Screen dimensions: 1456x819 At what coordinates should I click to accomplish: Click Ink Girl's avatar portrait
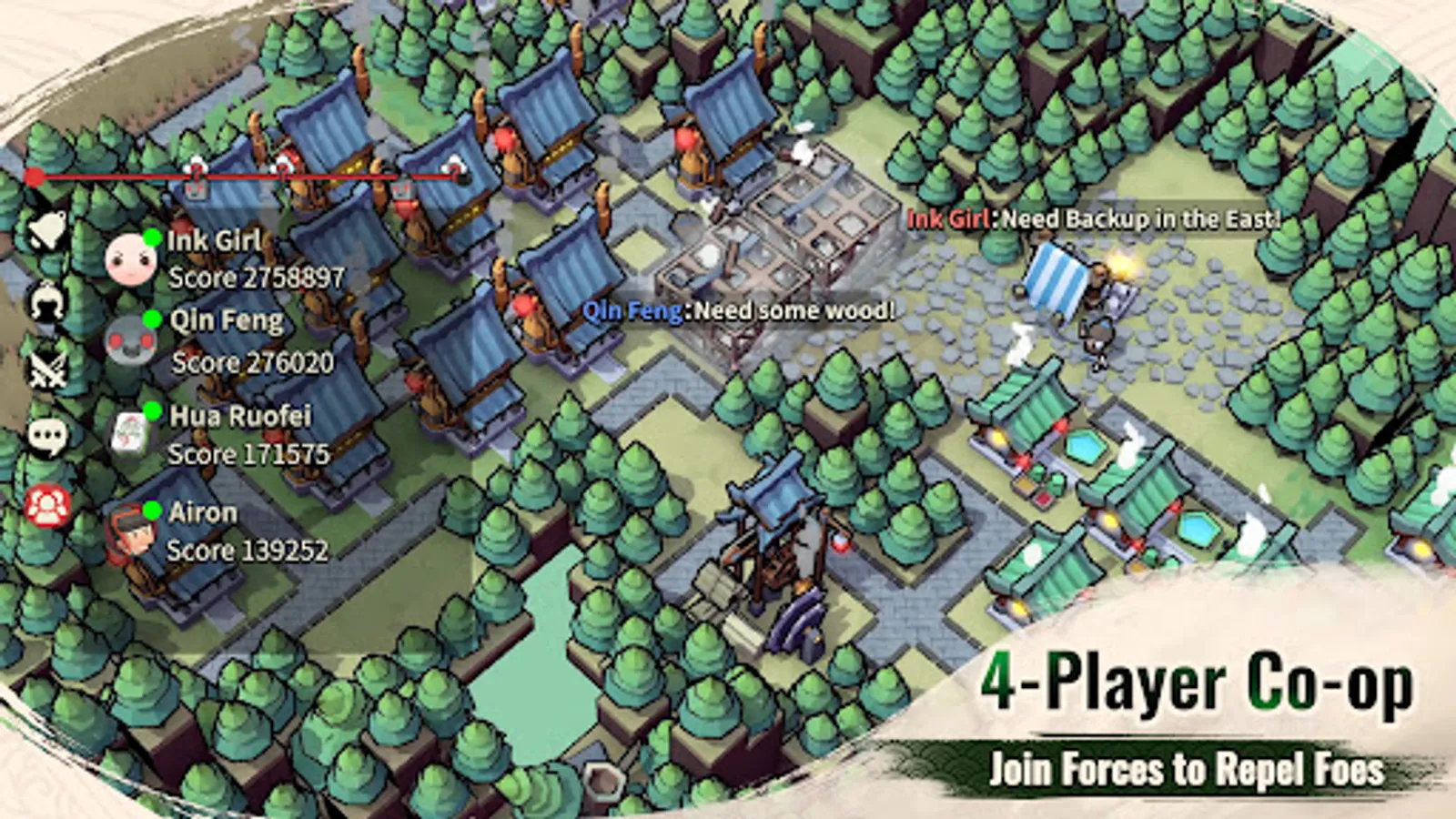(132, 259)
